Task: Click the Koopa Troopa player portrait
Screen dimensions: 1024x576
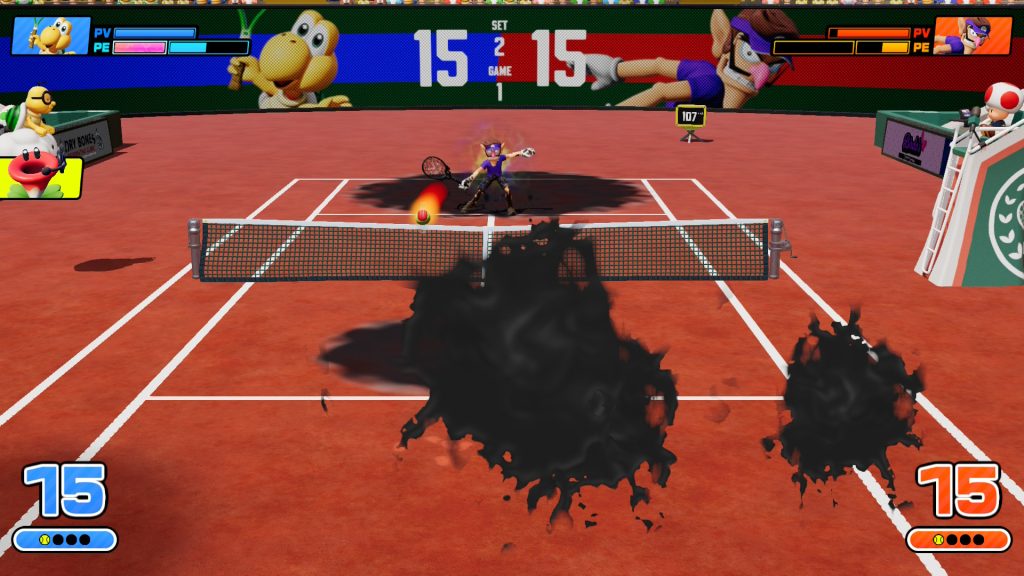Action: (50, 36)
